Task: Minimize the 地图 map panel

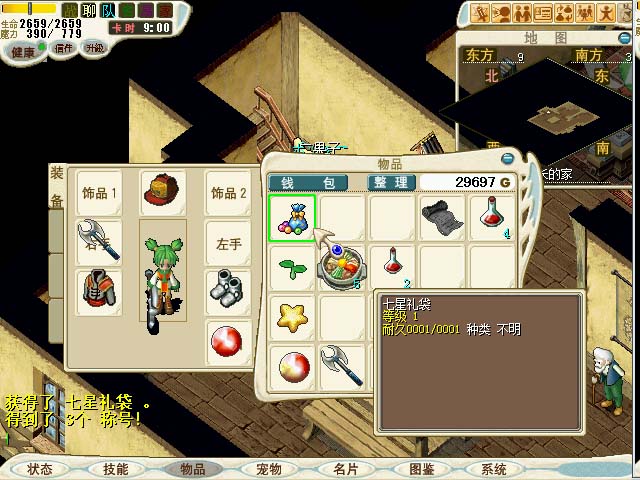Action: [627, 38]
